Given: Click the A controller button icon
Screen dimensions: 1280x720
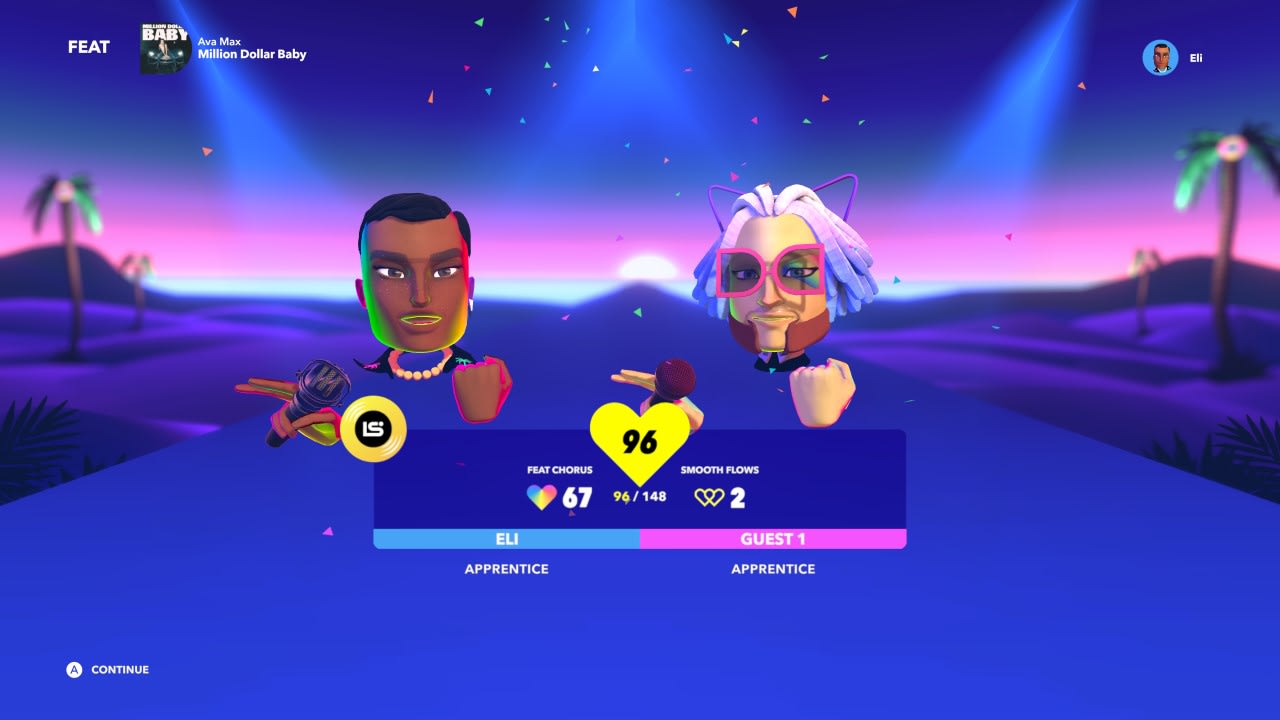Looking at the screenshot, I should pos(72,670).
